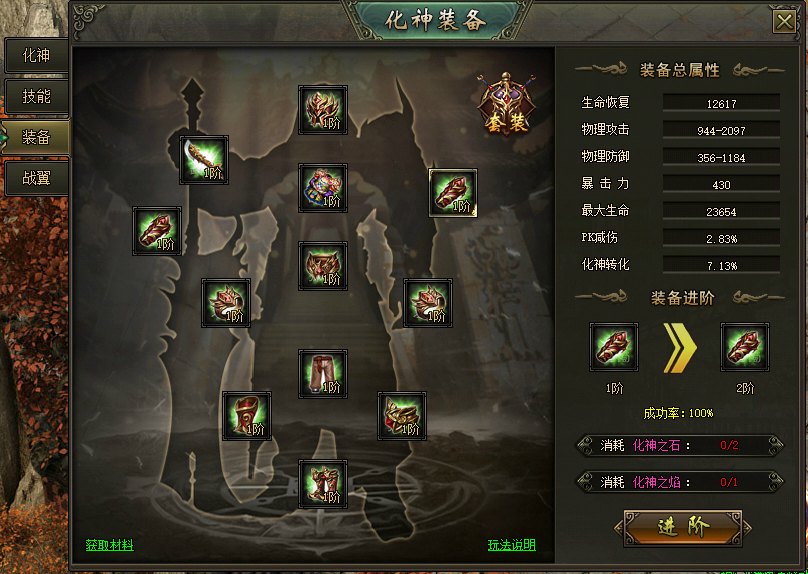Screen dimensions: 808x574
Task: Open the 技能 tab
Action: pos(35,97)
